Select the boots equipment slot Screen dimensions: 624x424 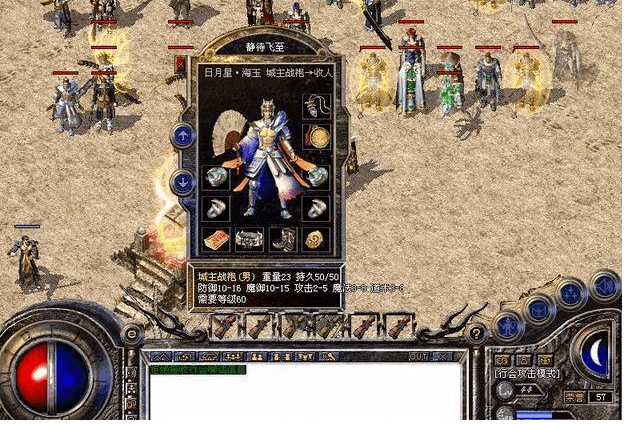(282, 240)
